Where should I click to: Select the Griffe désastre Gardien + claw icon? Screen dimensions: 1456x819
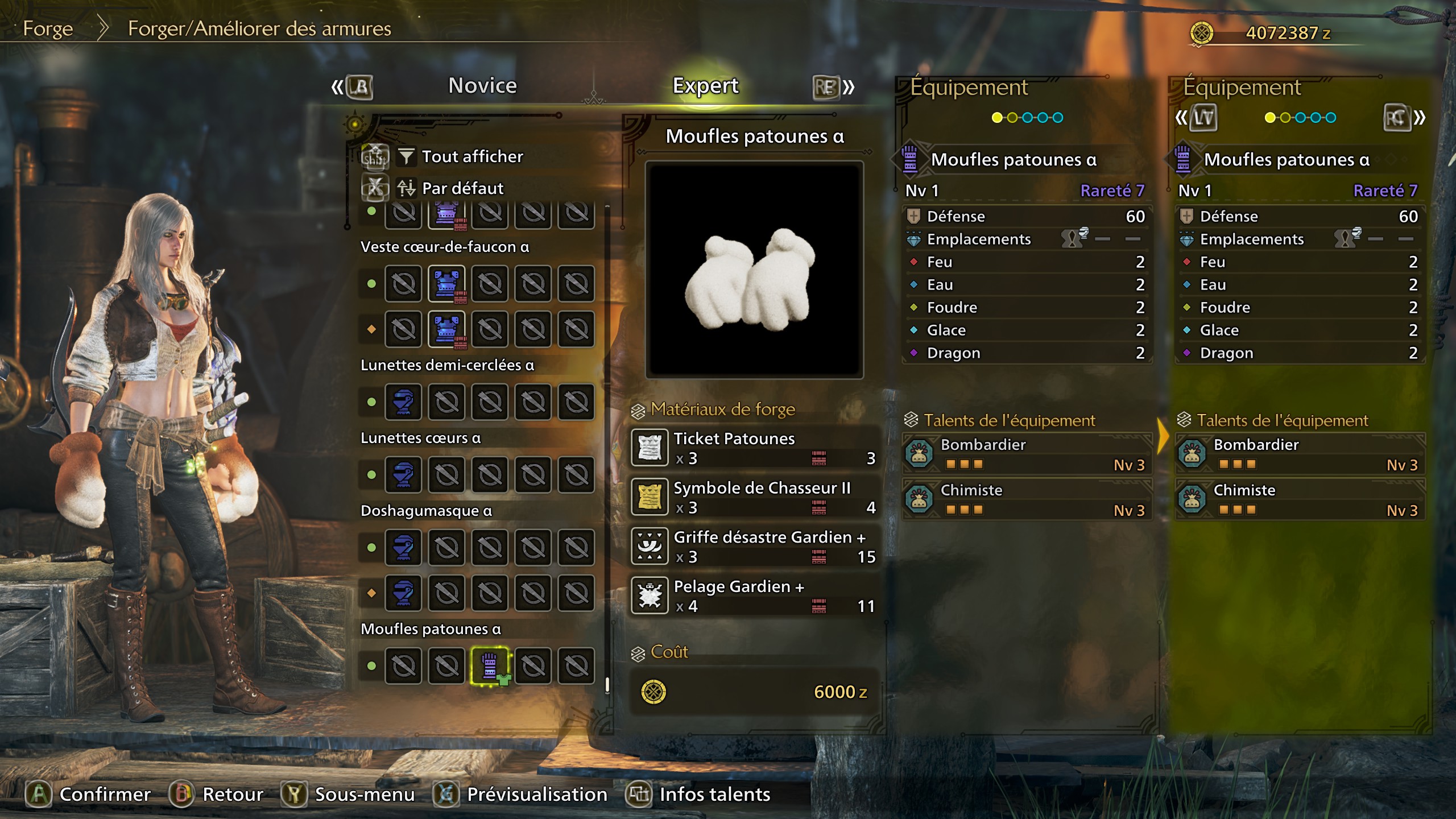[x=651, y=546]
